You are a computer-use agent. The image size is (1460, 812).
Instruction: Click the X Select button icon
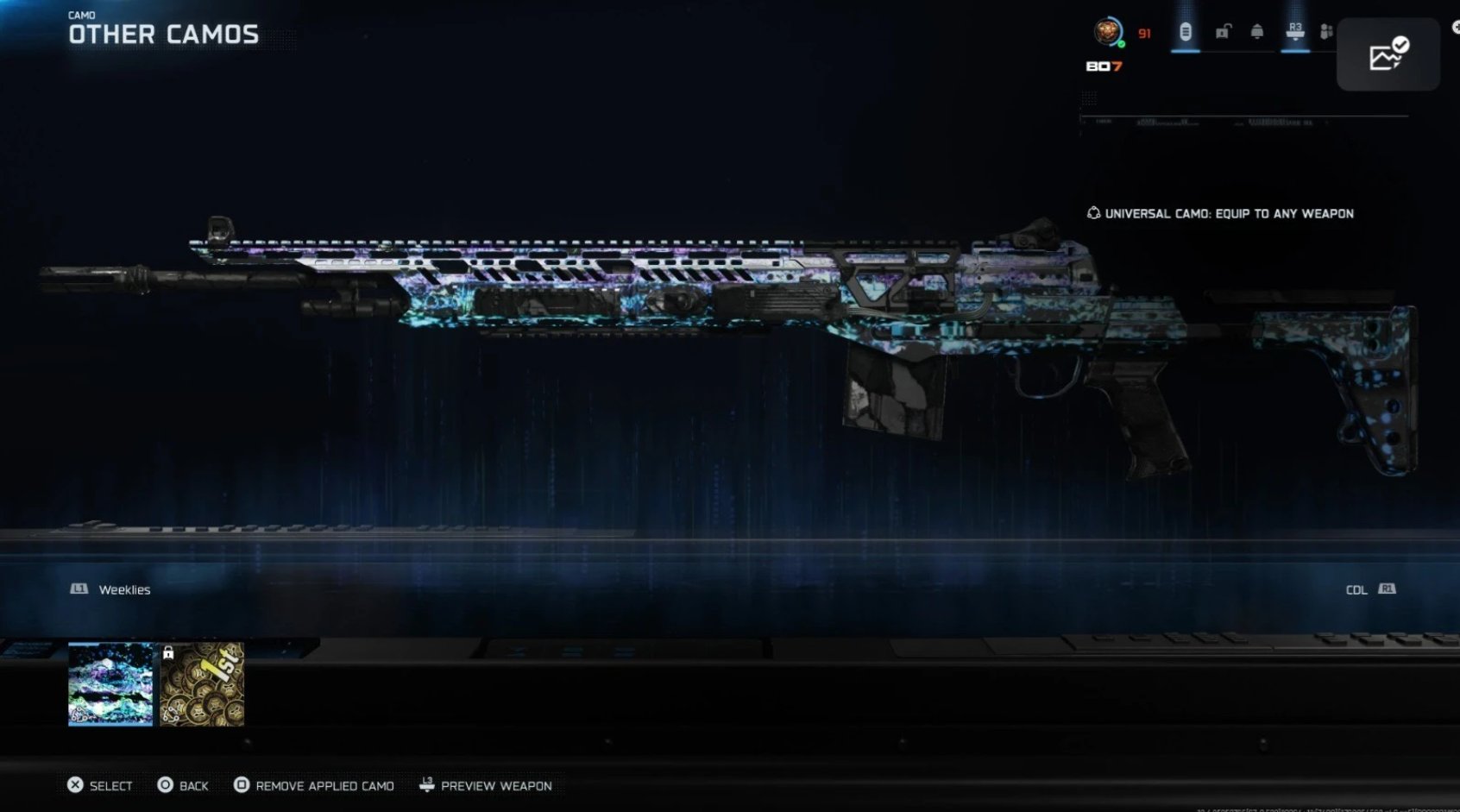[75, 785]
